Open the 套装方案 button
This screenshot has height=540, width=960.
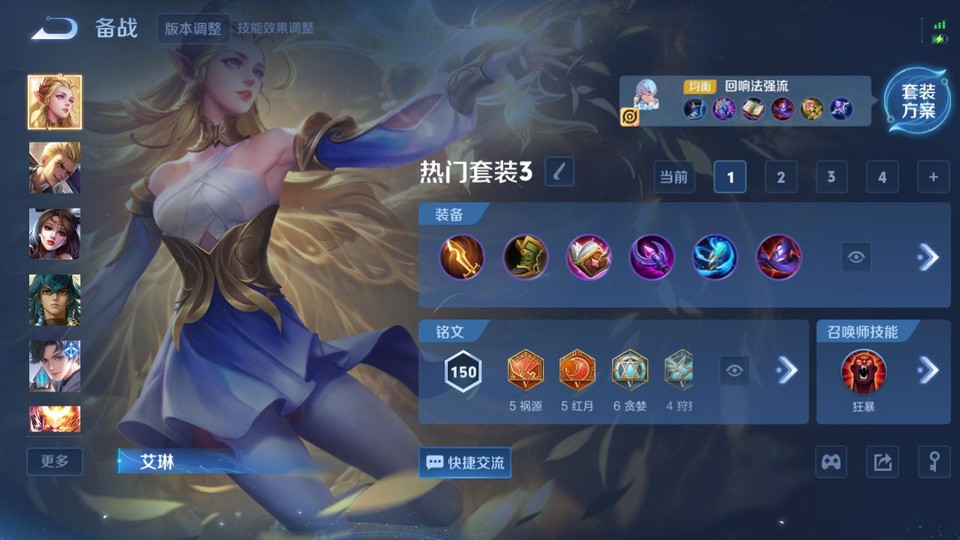[x=917, y=101]
